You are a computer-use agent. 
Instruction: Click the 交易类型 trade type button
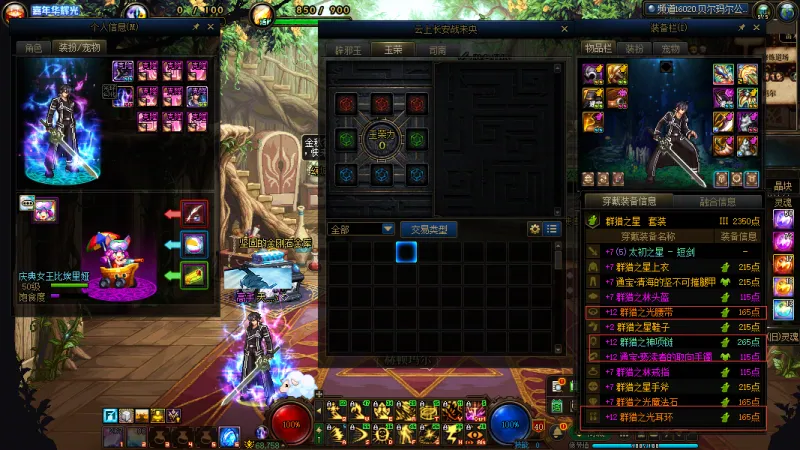(x=428, y=229)
